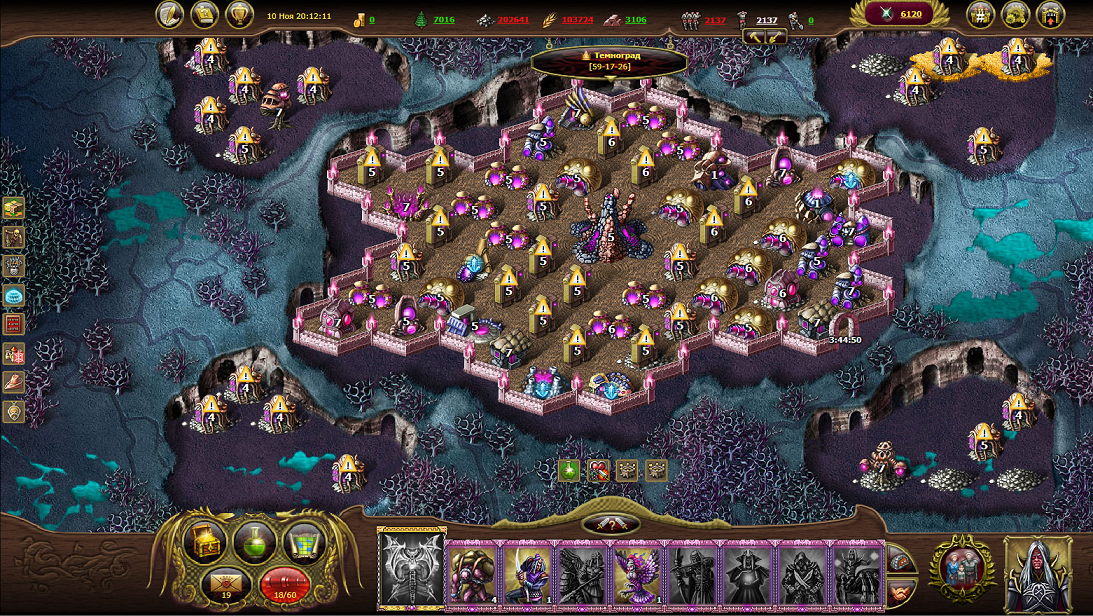Open the gold medal icon in sidebar
The image size is (1093, 616).
(14, 411)
